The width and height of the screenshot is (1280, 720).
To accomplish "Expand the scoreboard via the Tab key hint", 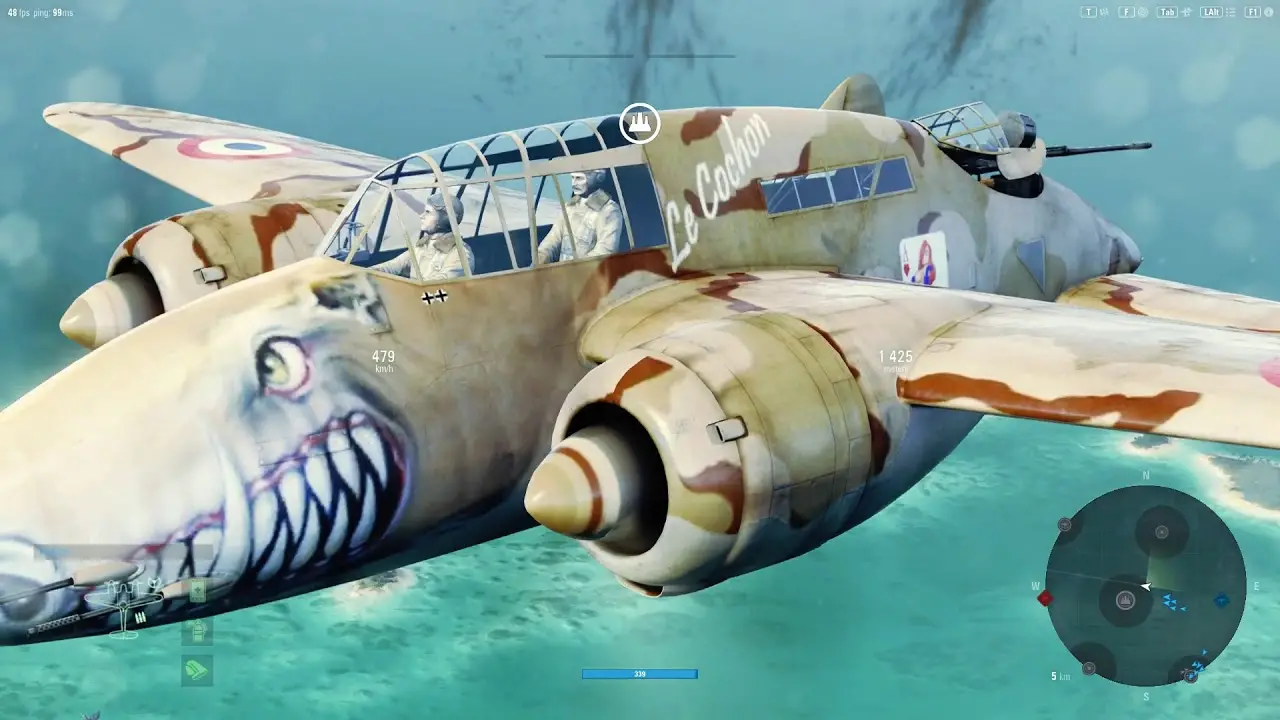I will pyautogui.click(x=1168, y=13).
